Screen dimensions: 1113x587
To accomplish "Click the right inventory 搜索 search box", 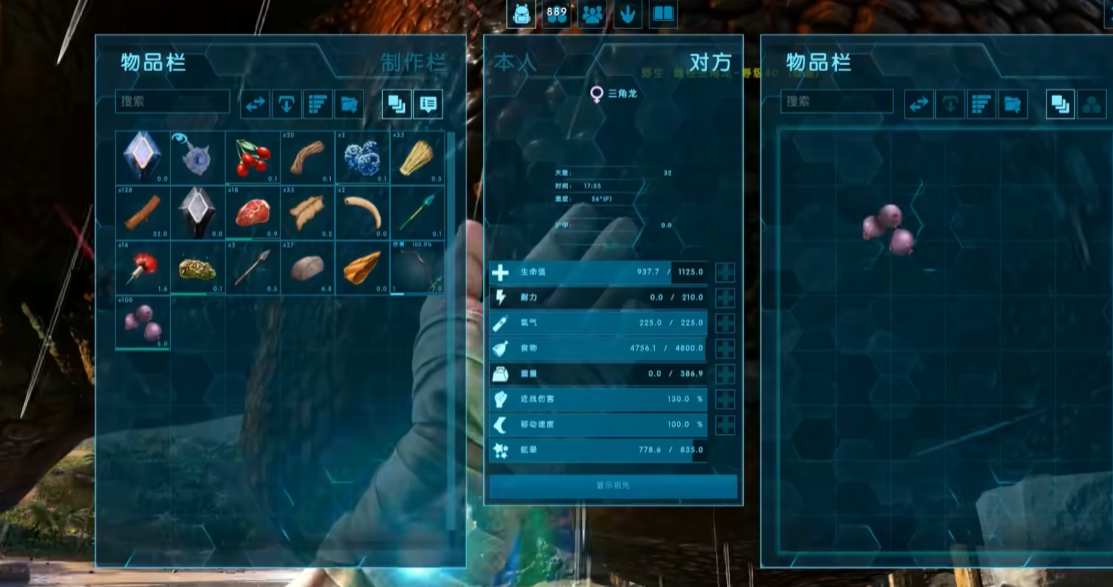I will tap(836, 102).
